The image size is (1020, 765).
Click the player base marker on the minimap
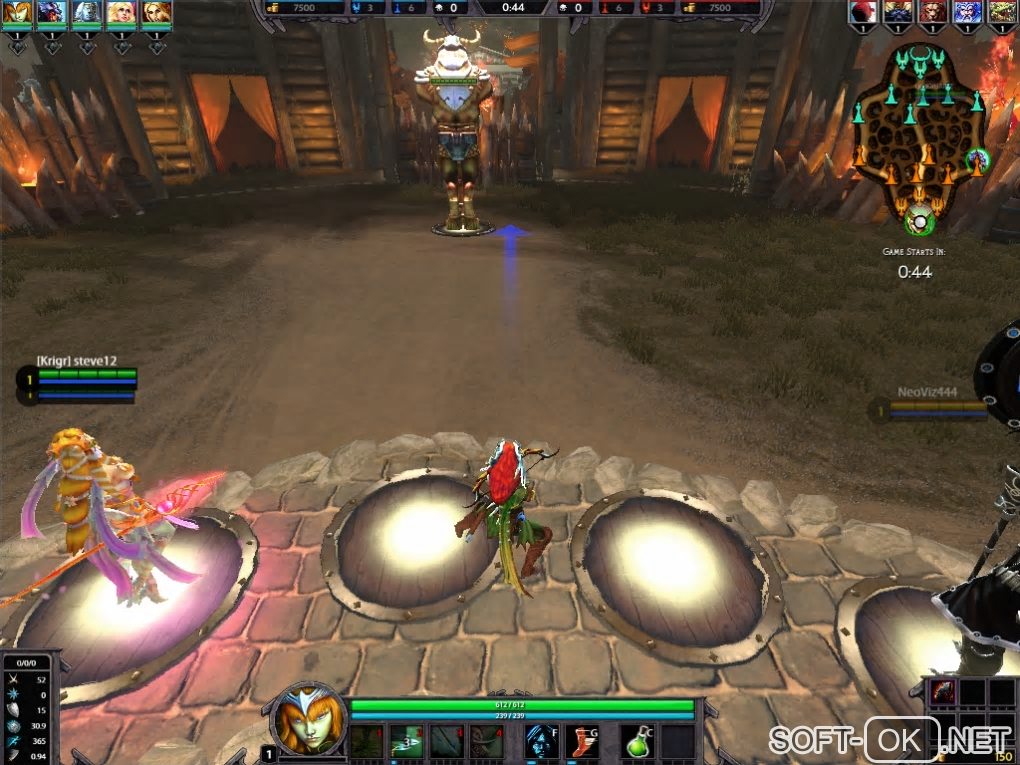click(x=916, y=220)
